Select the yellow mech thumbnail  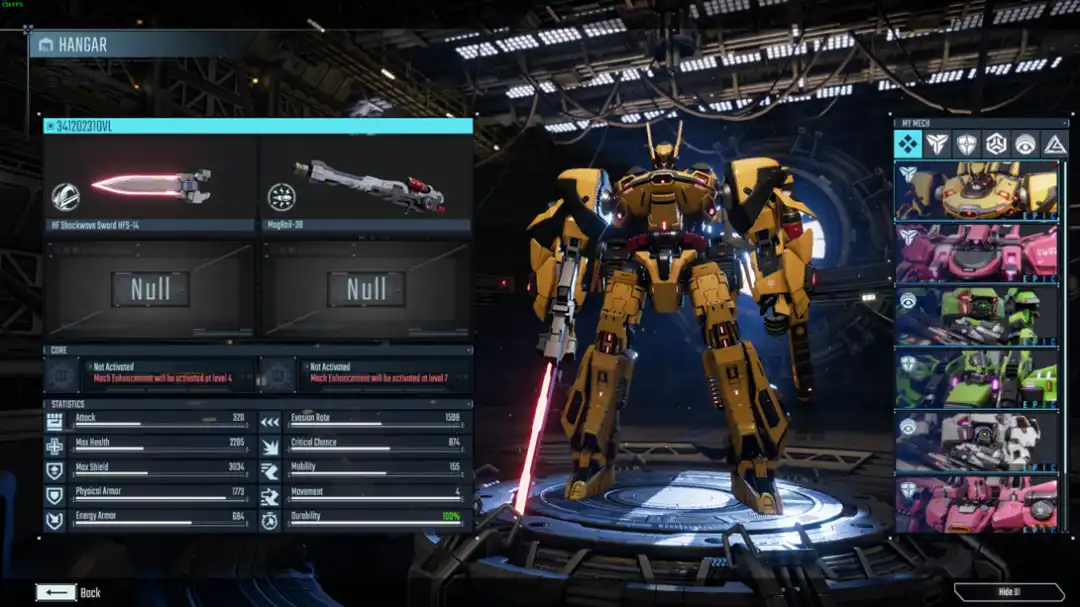click(x=976, y=191)
